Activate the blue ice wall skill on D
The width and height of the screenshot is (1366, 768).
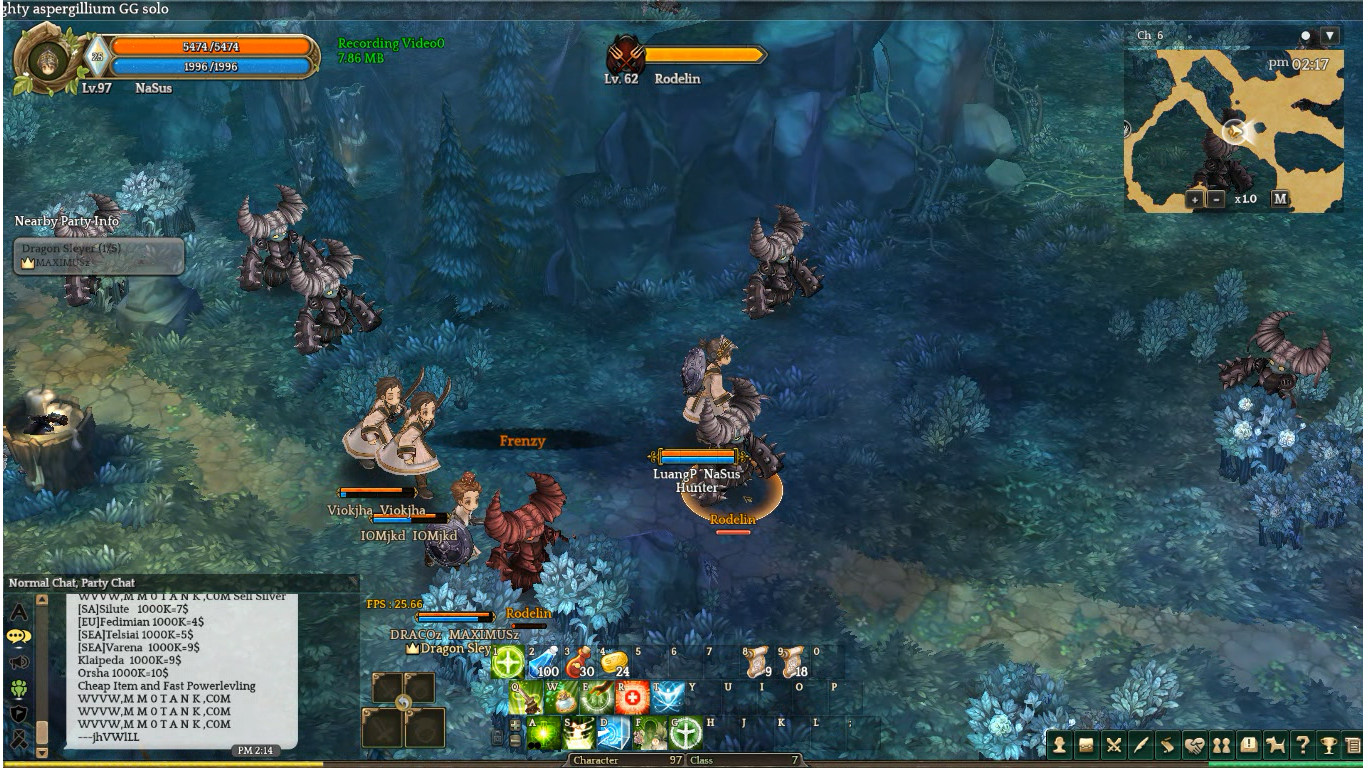click(x=613, y=733)
